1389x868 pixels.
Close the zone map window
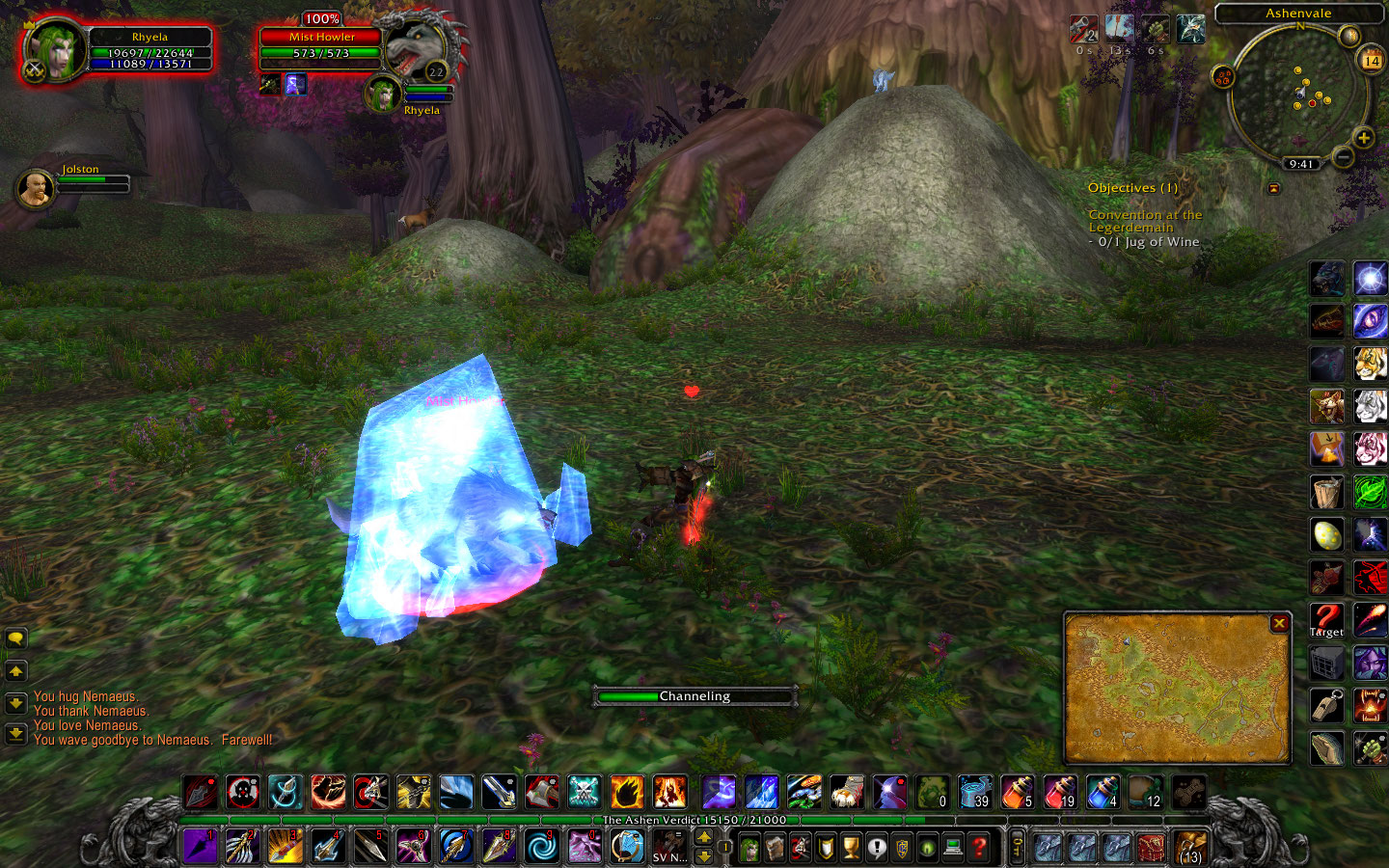[x=1279, y=623]
